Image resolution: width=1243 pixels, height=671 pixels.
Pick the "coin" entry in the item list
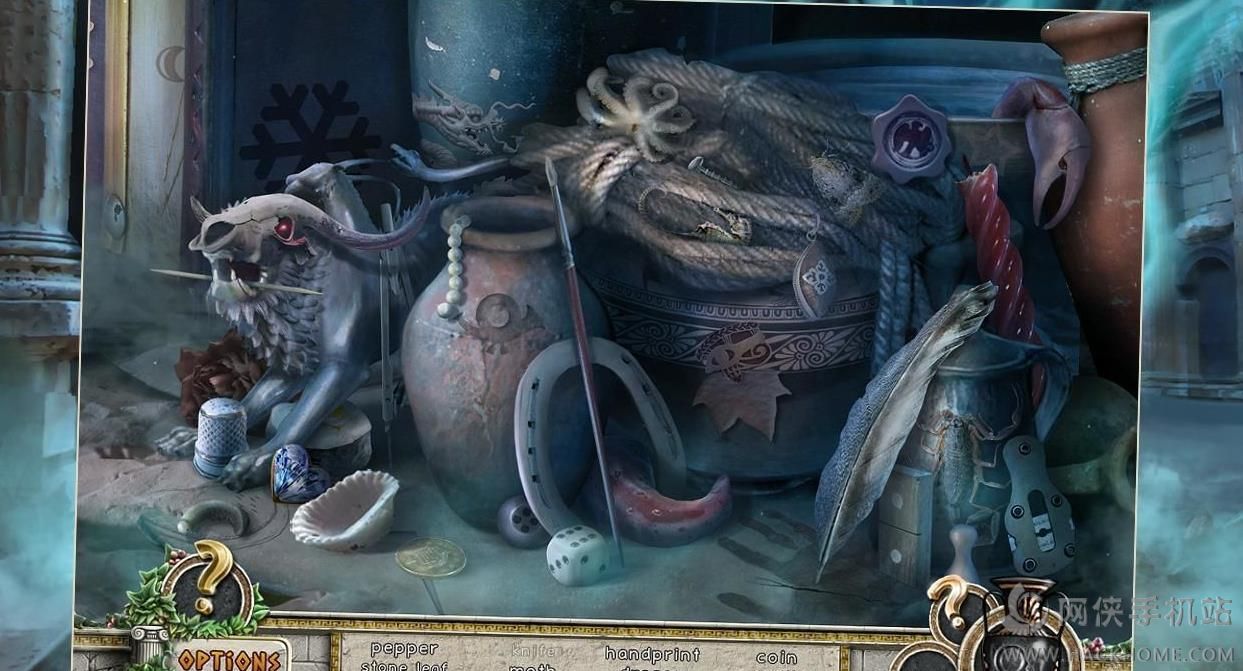(x=776, y=657)
